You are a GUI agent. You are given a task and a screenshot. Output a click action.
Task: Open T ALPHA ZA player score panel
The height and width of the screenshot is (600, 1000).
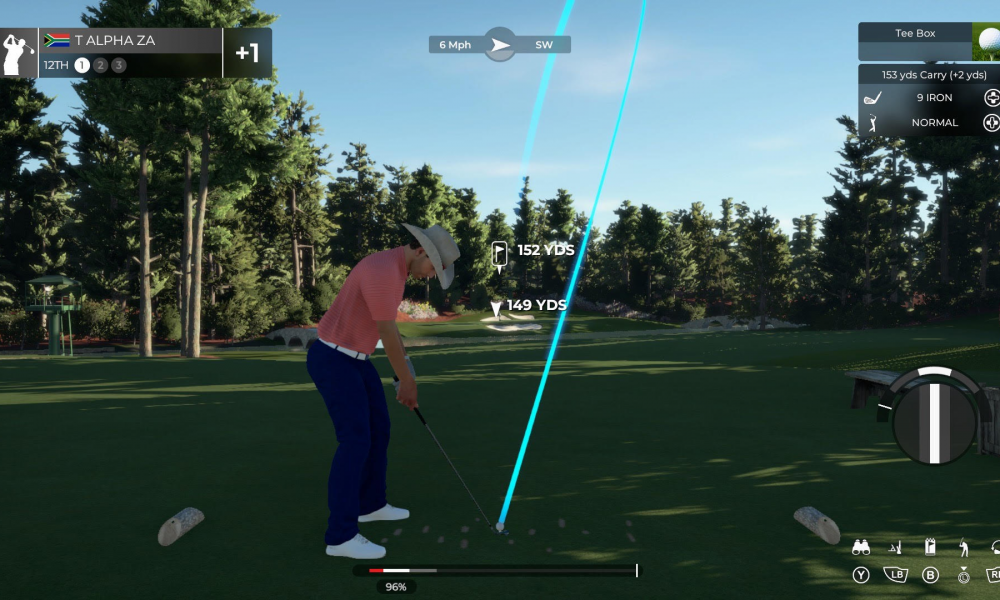(135, 53)
